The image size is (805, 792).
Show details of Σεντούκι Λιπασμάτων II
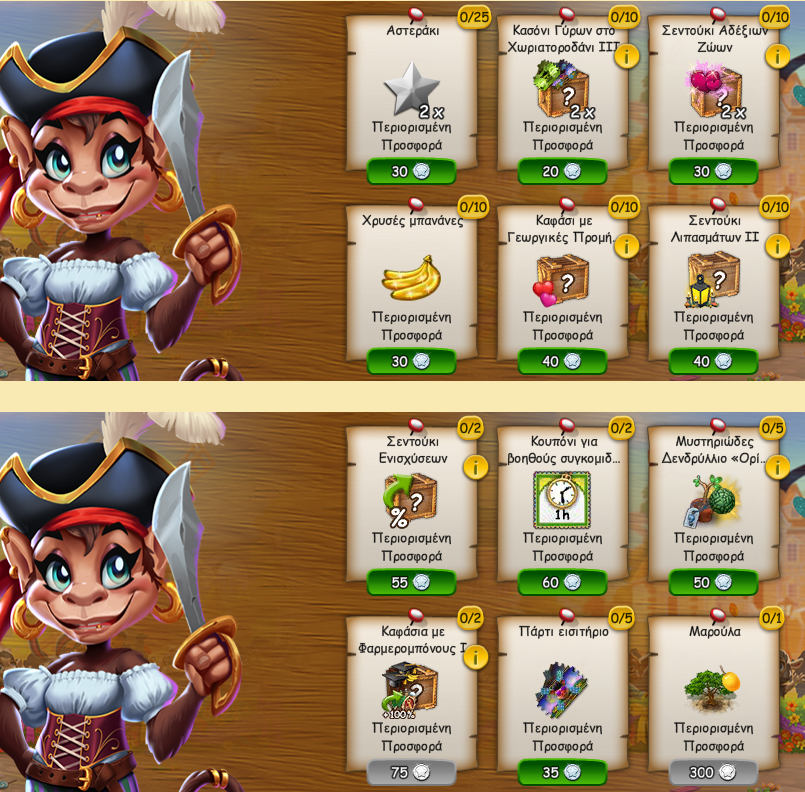coord(777,246)
